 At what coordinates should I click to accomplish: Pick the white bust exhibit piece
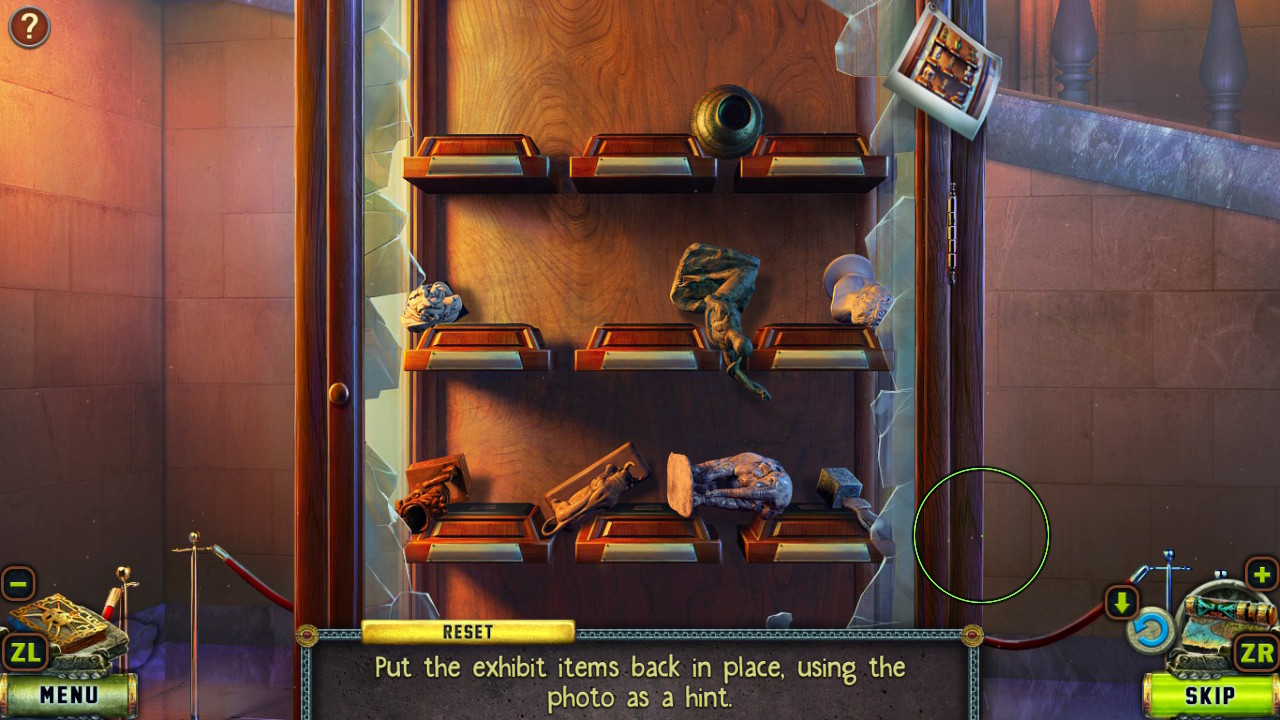[855, 289]
